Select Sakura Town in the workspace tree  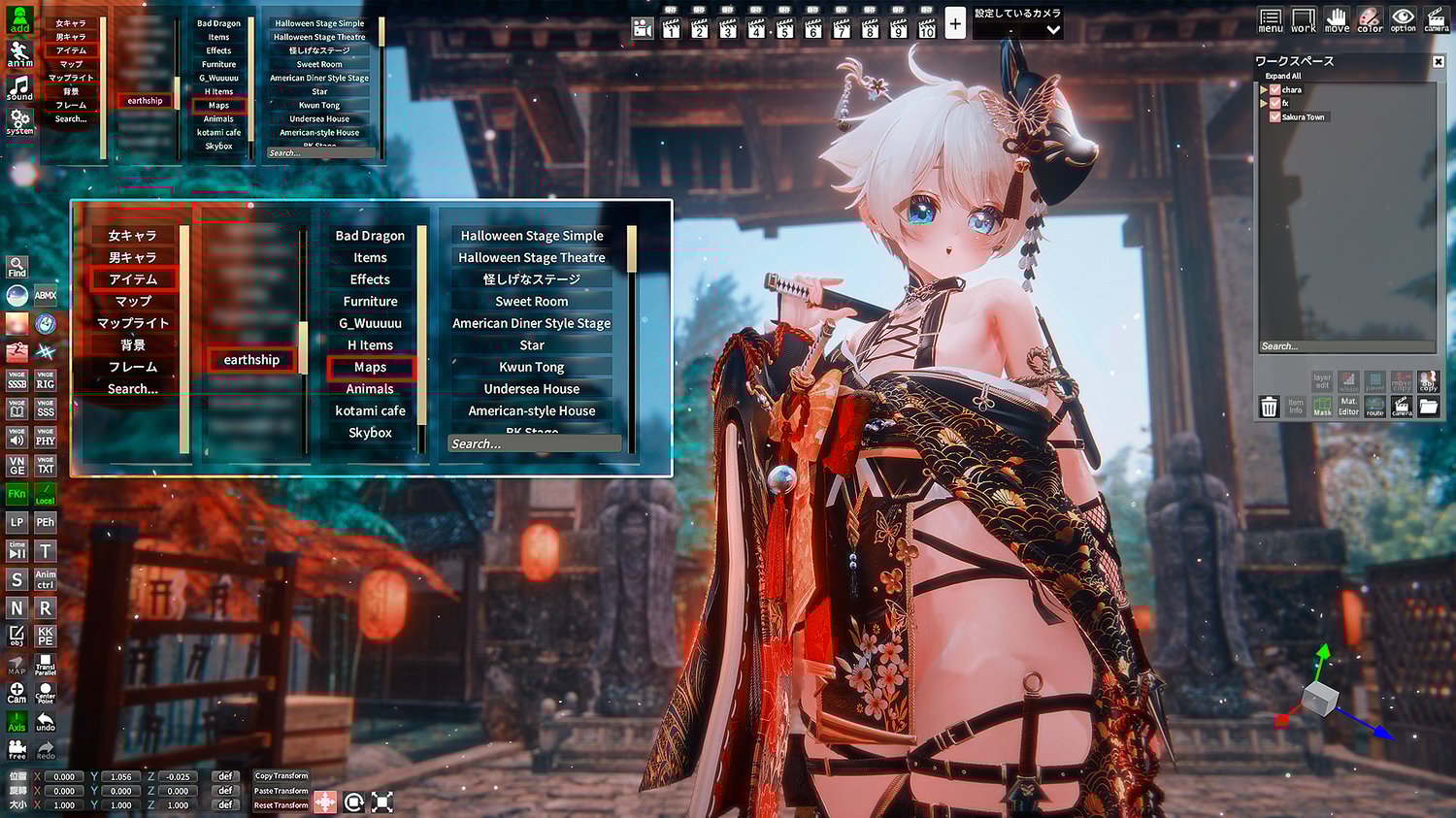[x=1303, y=117]
